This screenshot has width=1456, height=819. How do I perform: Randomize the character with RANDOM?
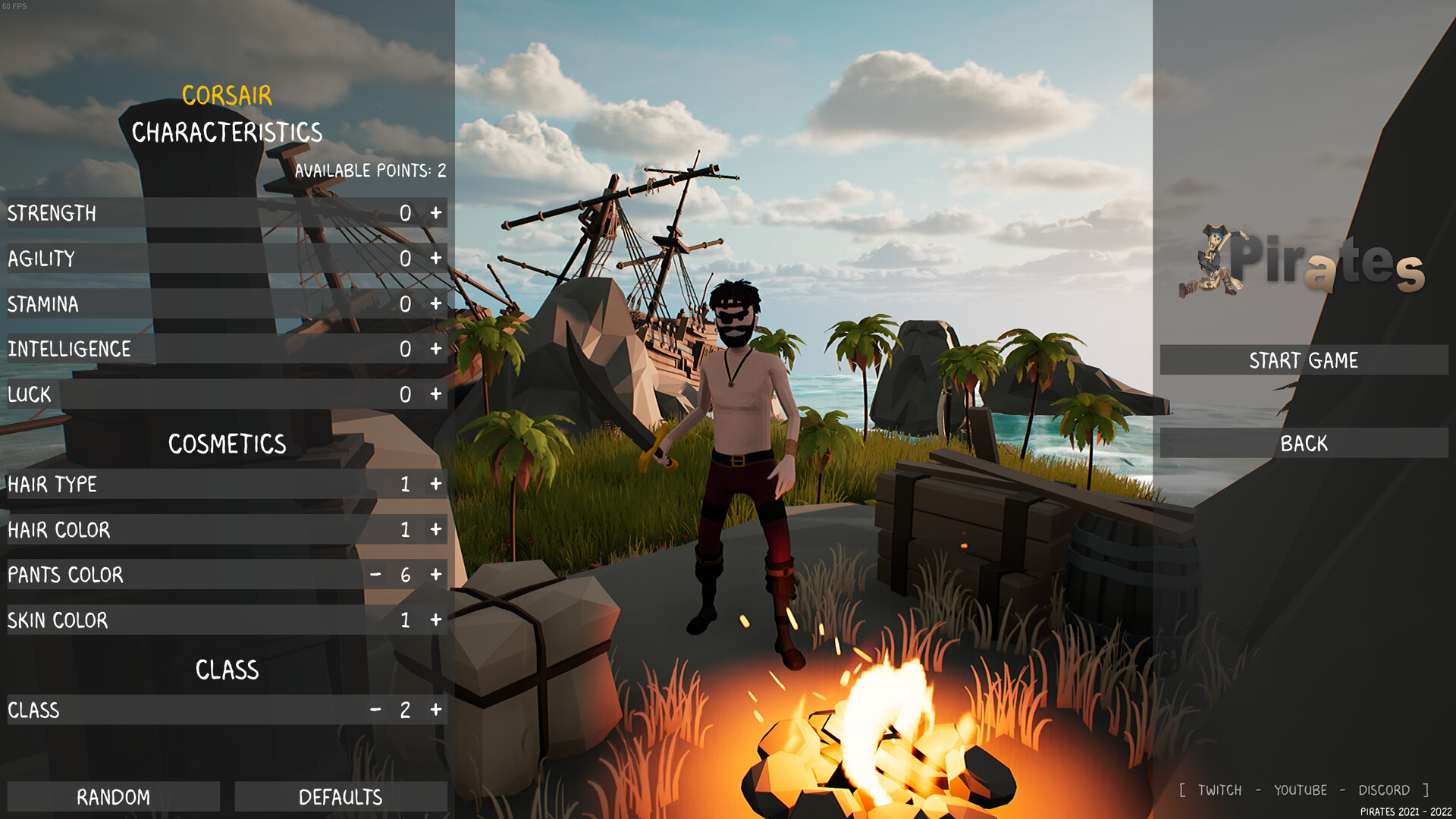113,797
